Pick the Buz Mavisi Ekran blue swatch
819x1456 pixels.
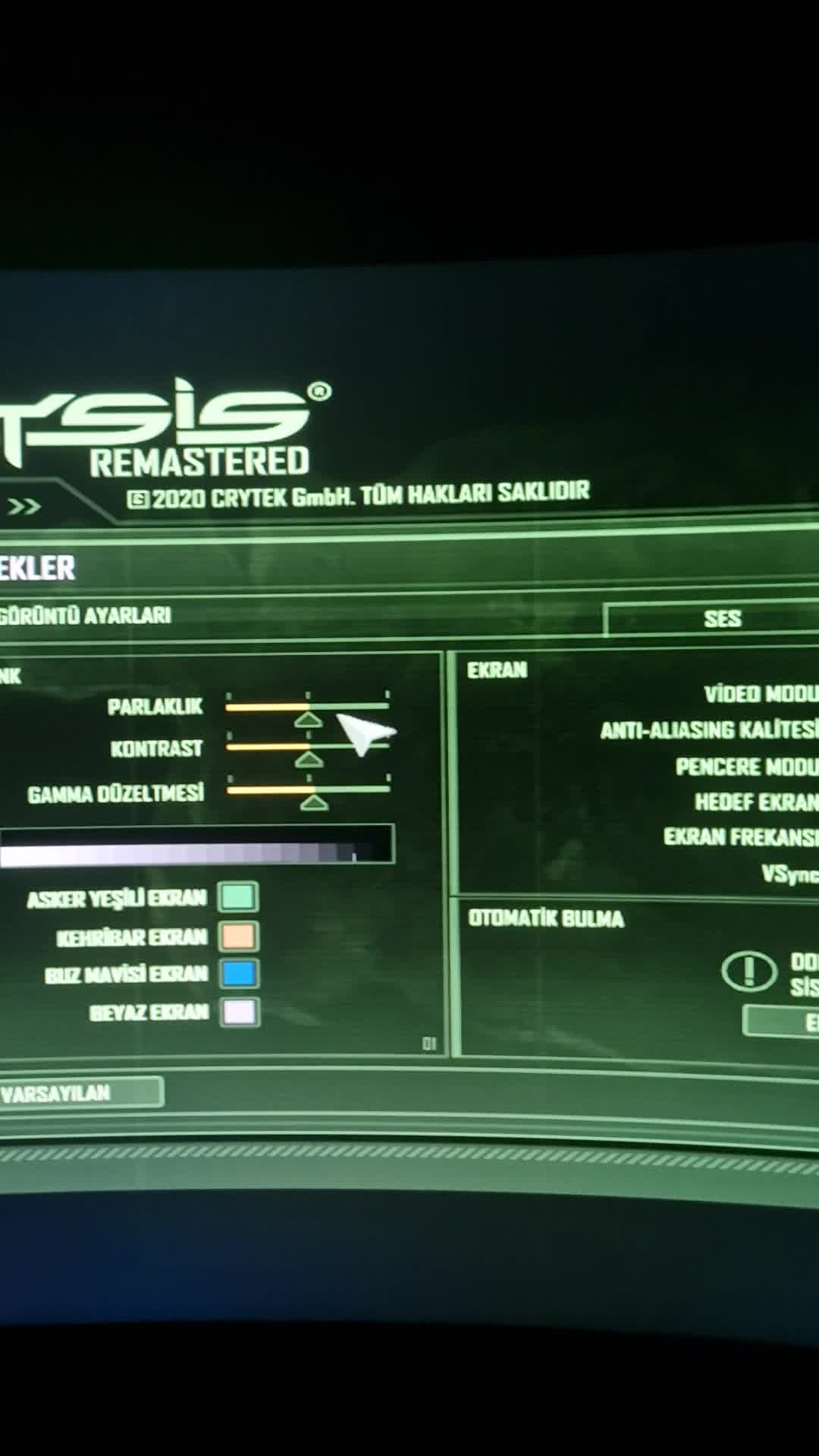point(240,974)
